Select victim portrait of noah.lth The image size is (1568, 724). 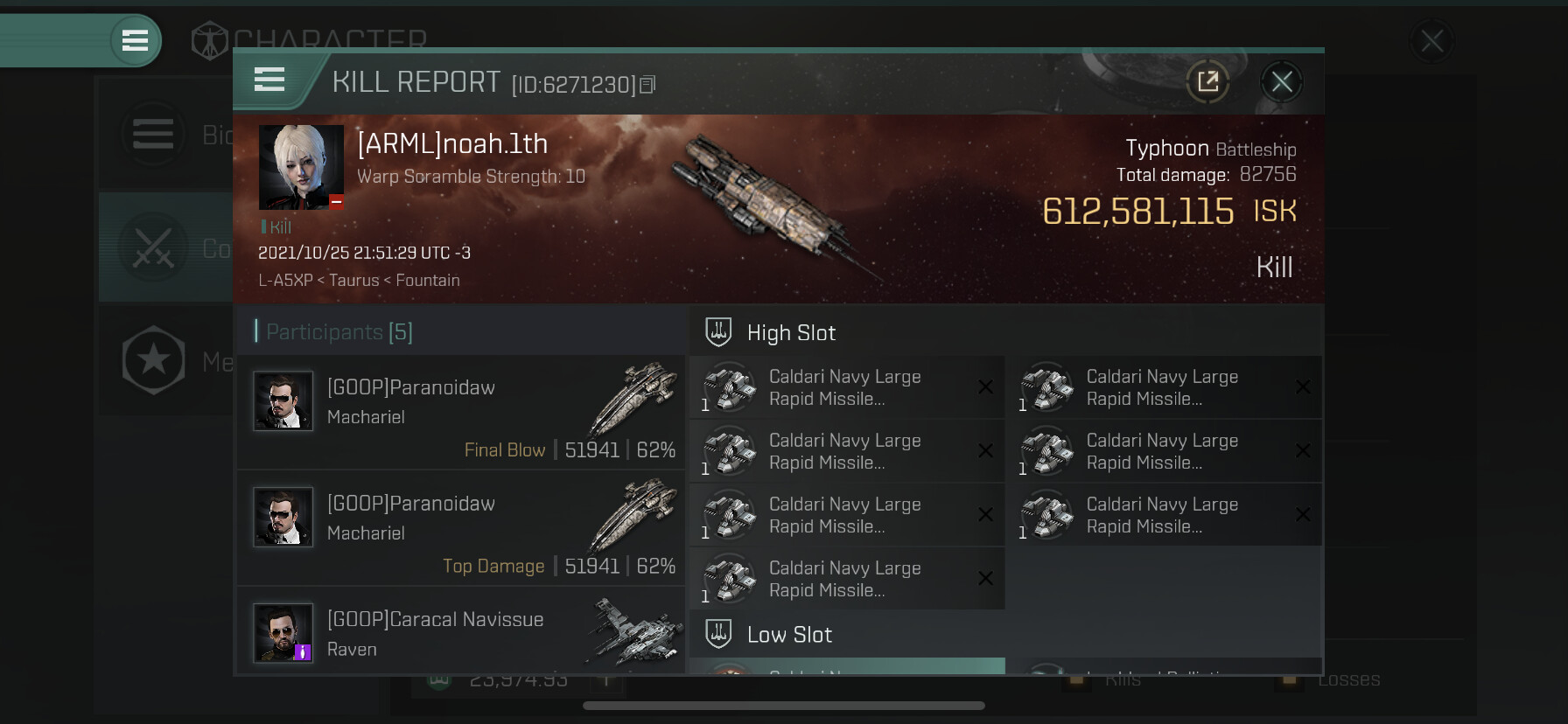[301, 167]
